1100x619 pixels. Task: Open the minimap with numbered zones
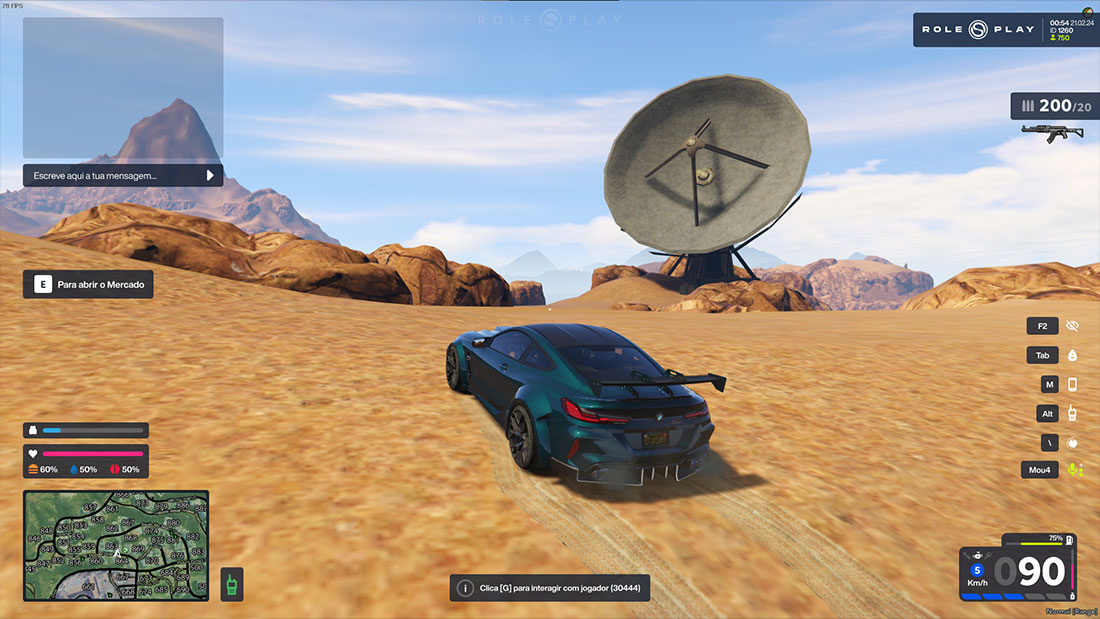coord(116,545)
